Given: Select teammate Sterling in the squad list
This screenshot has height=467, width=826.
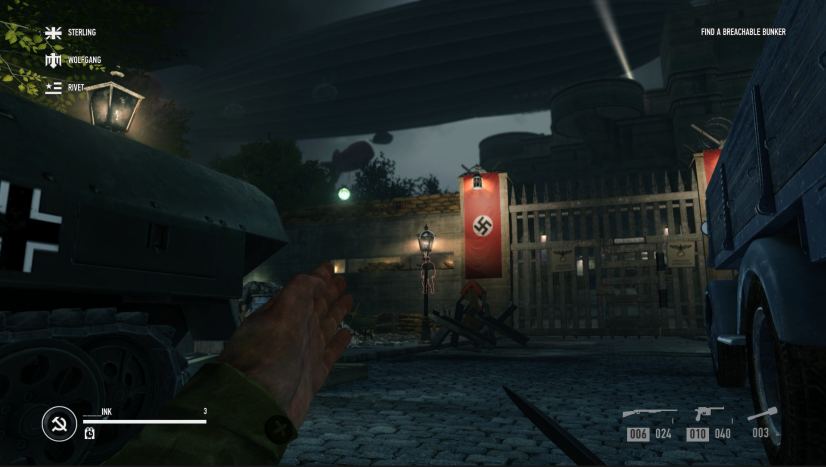Looking at the screenshot, I should coord(68,33).
